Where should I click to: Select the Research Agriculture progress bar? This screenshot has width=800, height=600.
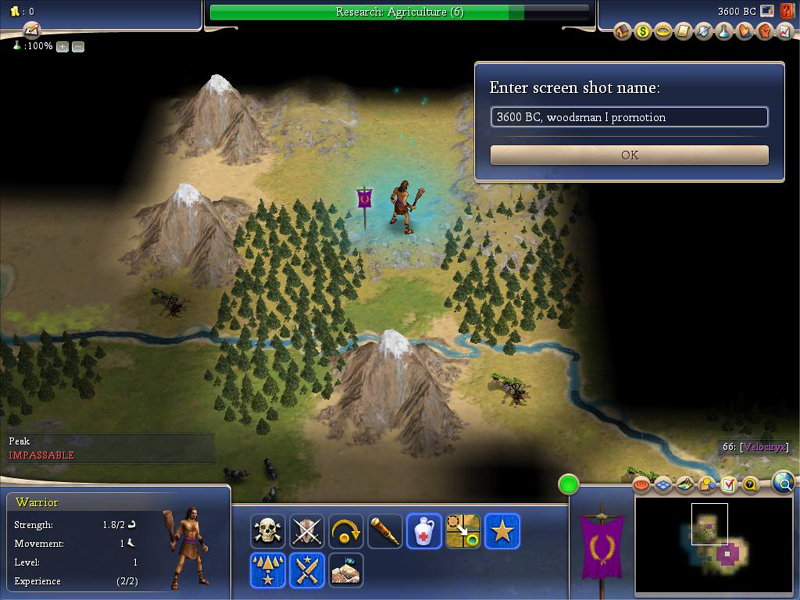tap(400, 12)
